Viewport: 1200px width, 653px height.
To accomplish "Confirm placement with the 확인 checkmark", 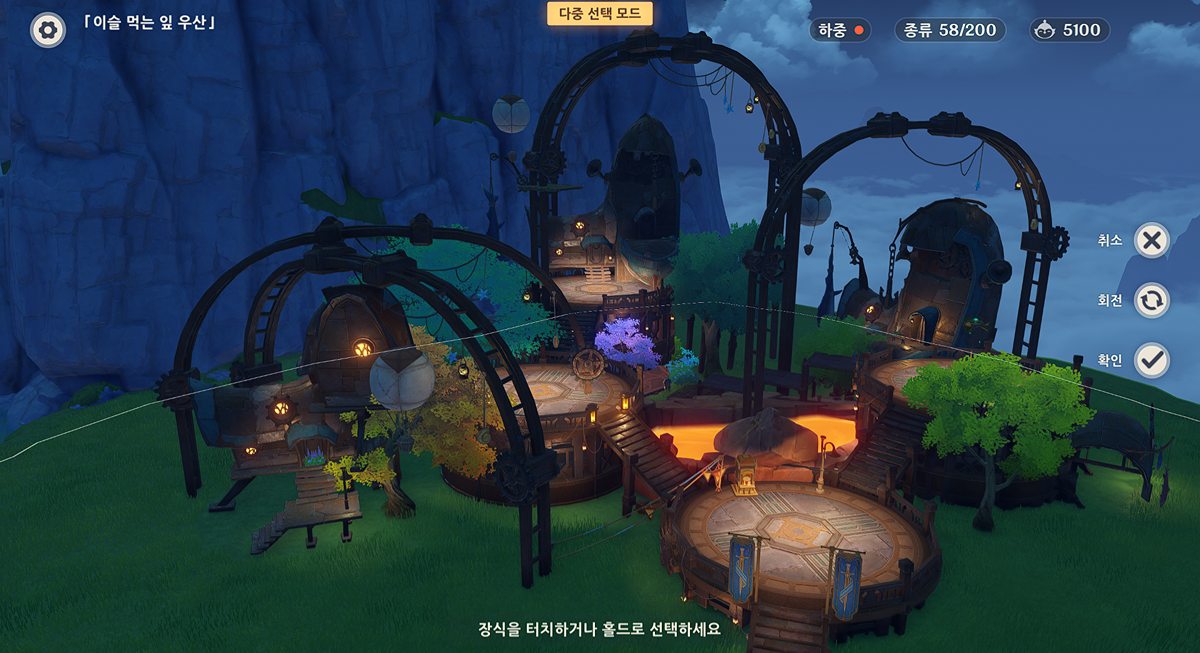I will click(1152, 360).
